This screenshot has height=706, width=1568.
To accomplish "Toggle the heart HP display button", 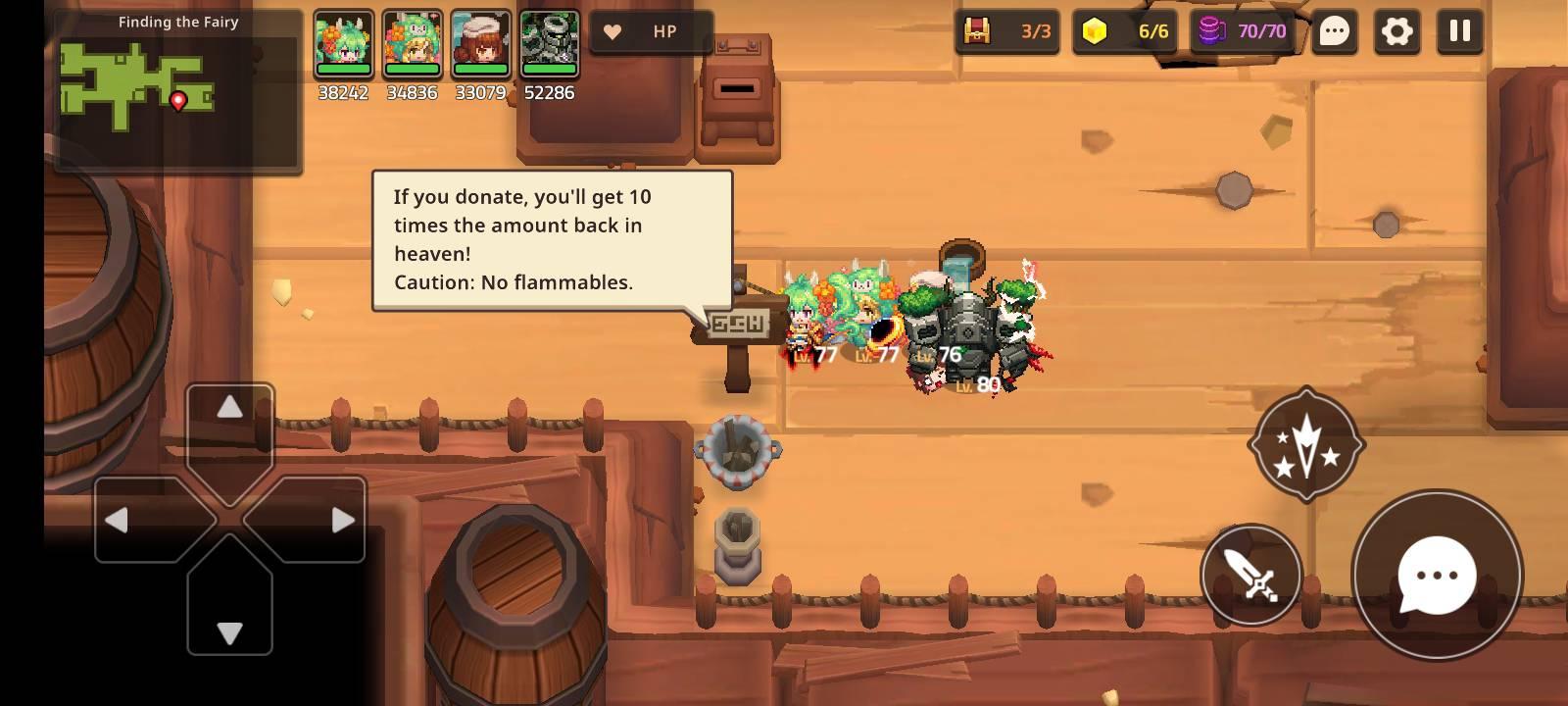I will point(651,32).
